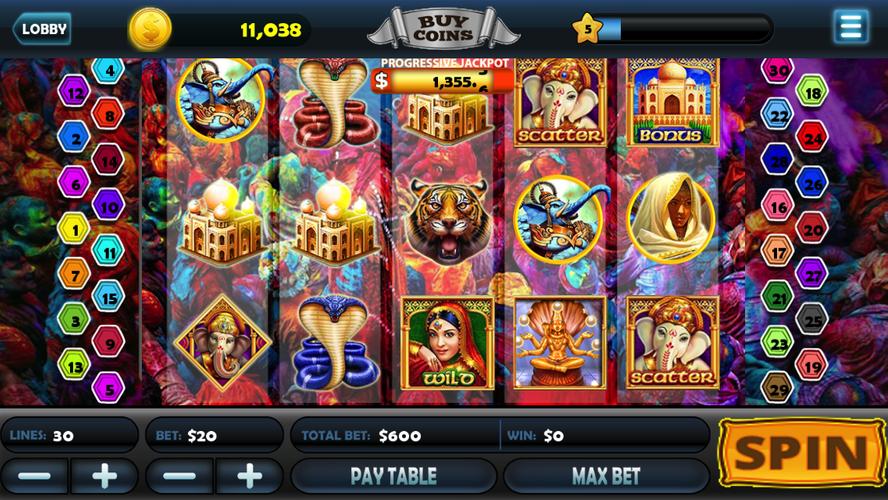Return to the Lobby
Viewport: 888px width, 500px height.
(42, 28)
